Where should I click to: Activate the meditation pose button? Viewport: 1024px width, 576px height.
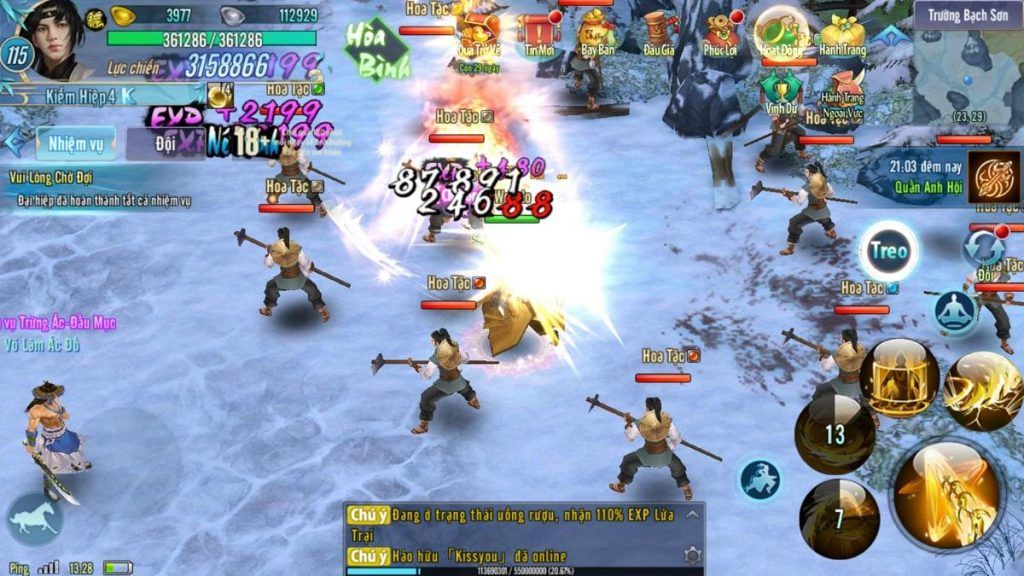coord(957,312)
